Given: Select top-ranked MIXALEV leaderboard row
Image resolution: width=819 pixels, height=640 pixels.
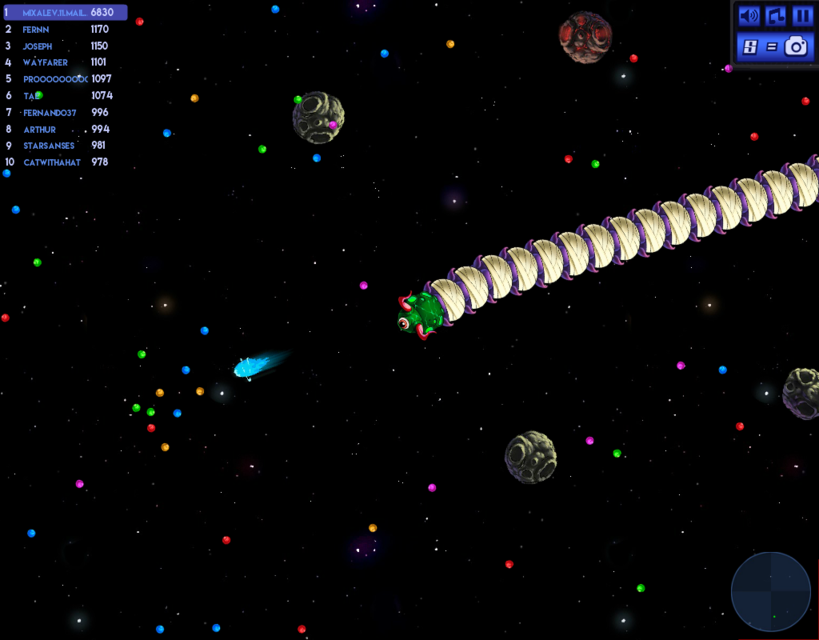Looking at the screenshot, I should 65,13.
